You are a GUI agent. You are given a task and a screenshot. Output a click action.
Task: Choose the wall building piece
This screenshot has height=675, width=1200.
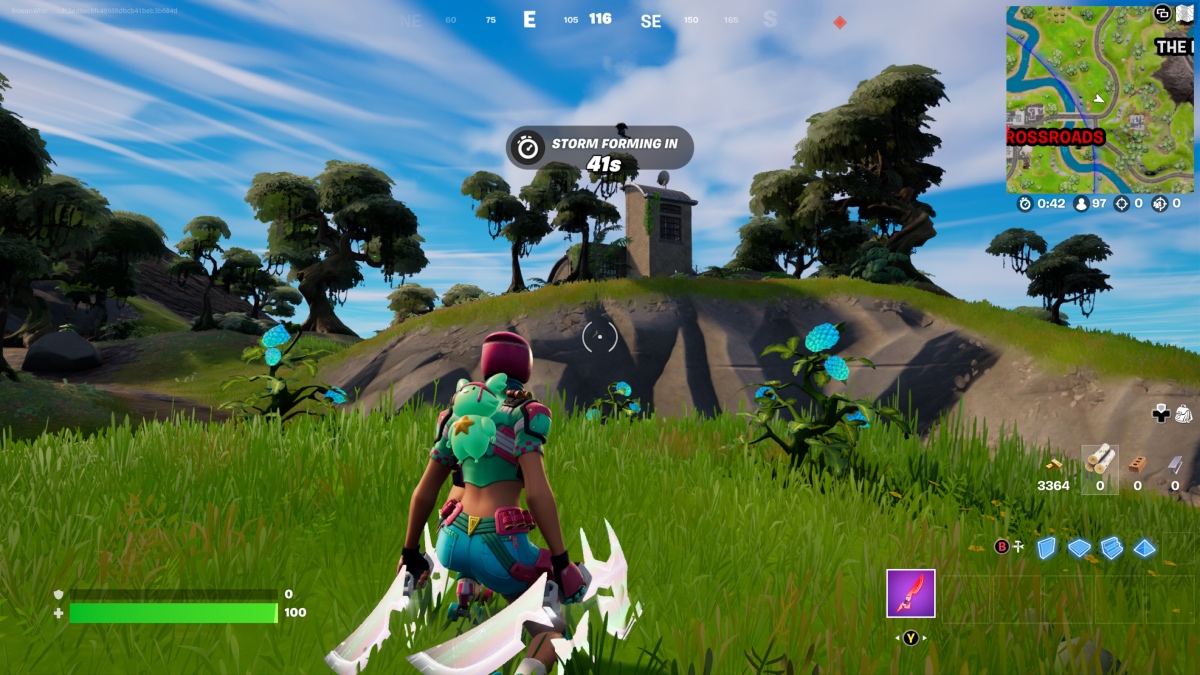tap(1046, 548)
